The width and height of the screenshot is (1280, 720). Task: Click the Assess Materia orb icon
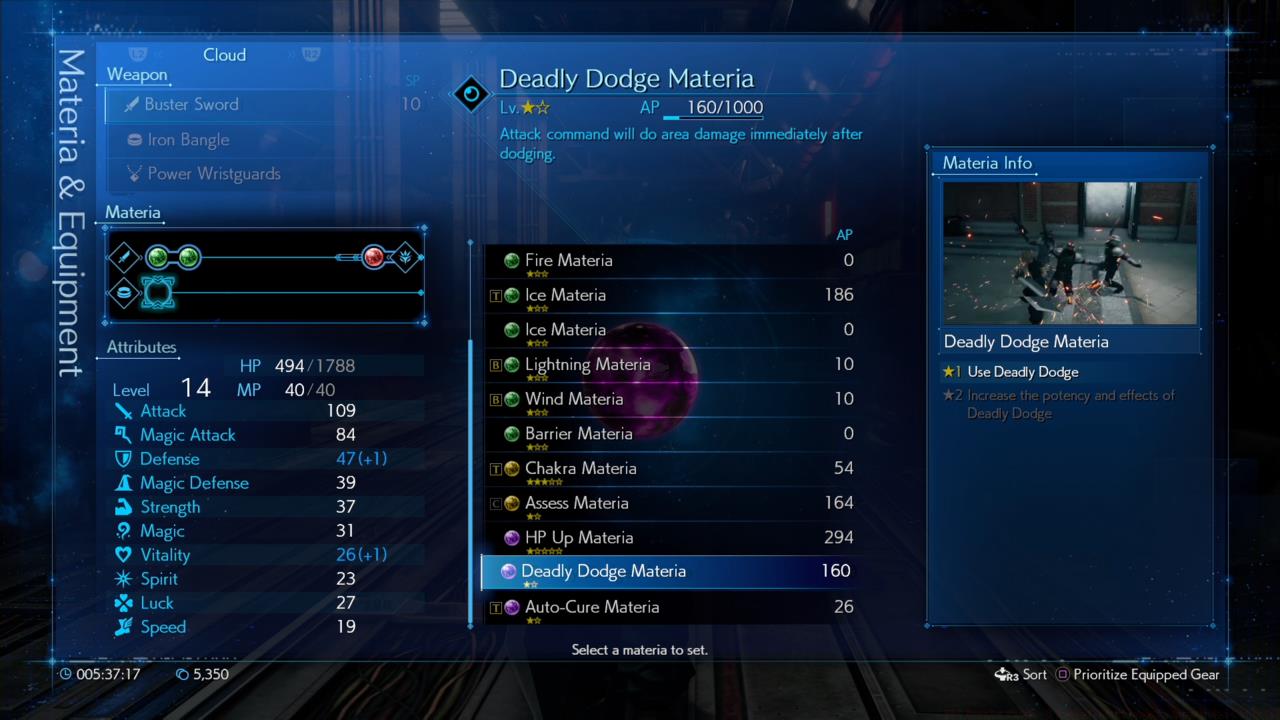pos(511,503)
